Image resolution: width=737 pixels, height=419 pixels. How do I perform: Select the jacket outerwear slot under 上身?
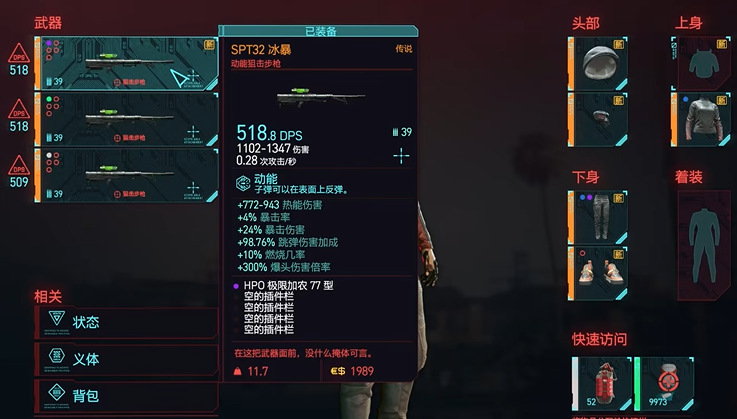[x=704, y=63]
